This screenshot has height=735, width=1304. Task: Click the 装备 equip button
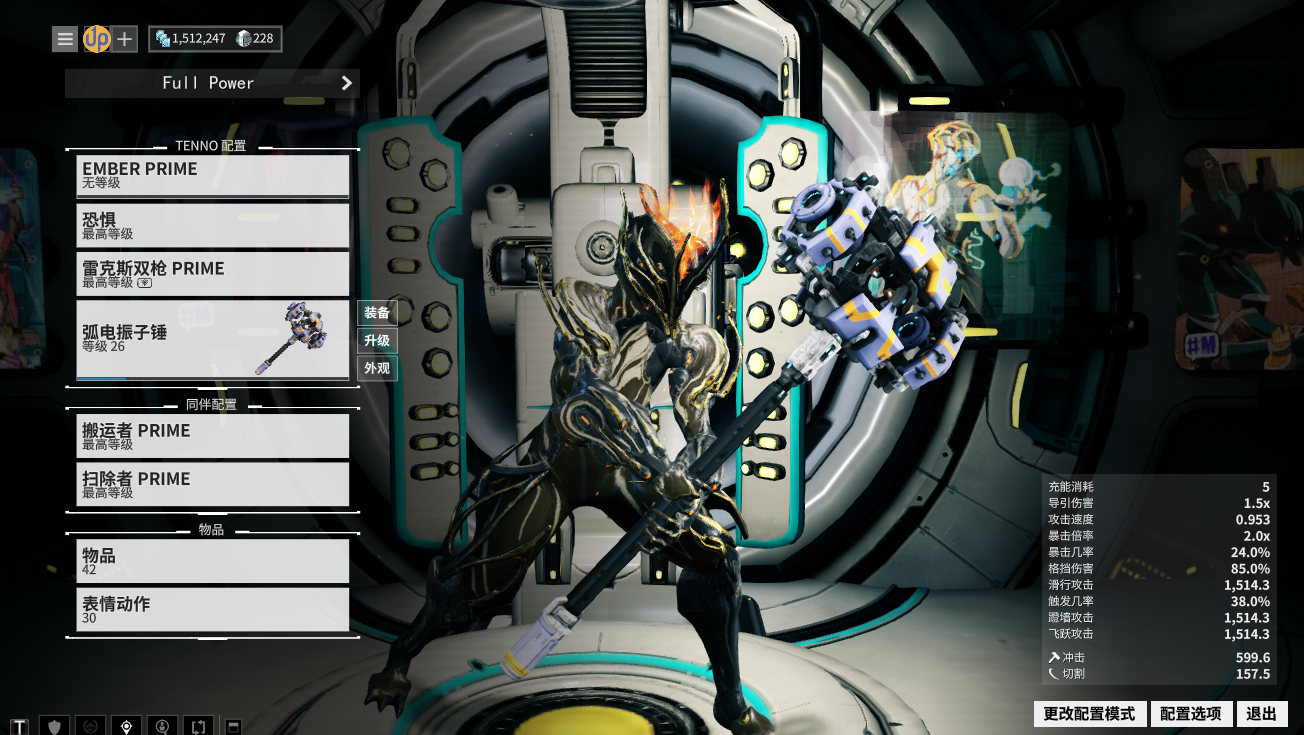click(x=377, y=313)
